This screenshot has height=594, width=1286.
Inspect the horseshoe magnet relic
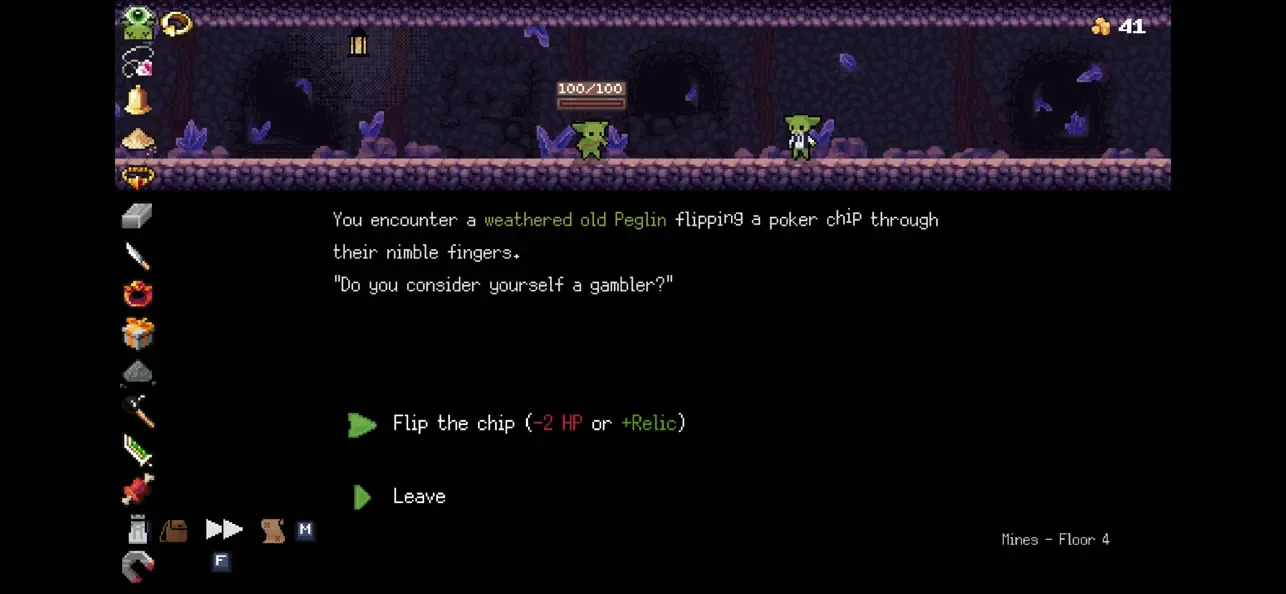[138, 567]
